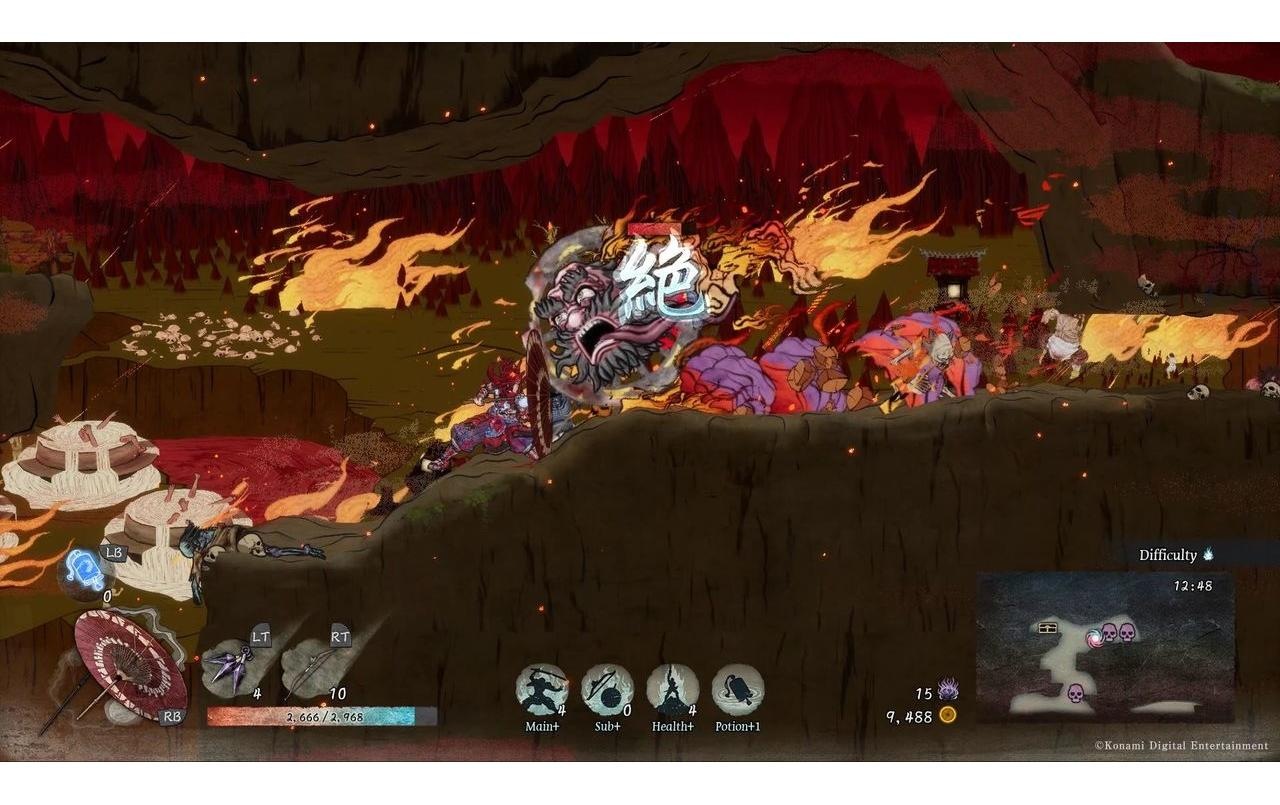Click the treasure chest icon on the minimap
Screen dimensions: 1280x805
point(1047,629)
